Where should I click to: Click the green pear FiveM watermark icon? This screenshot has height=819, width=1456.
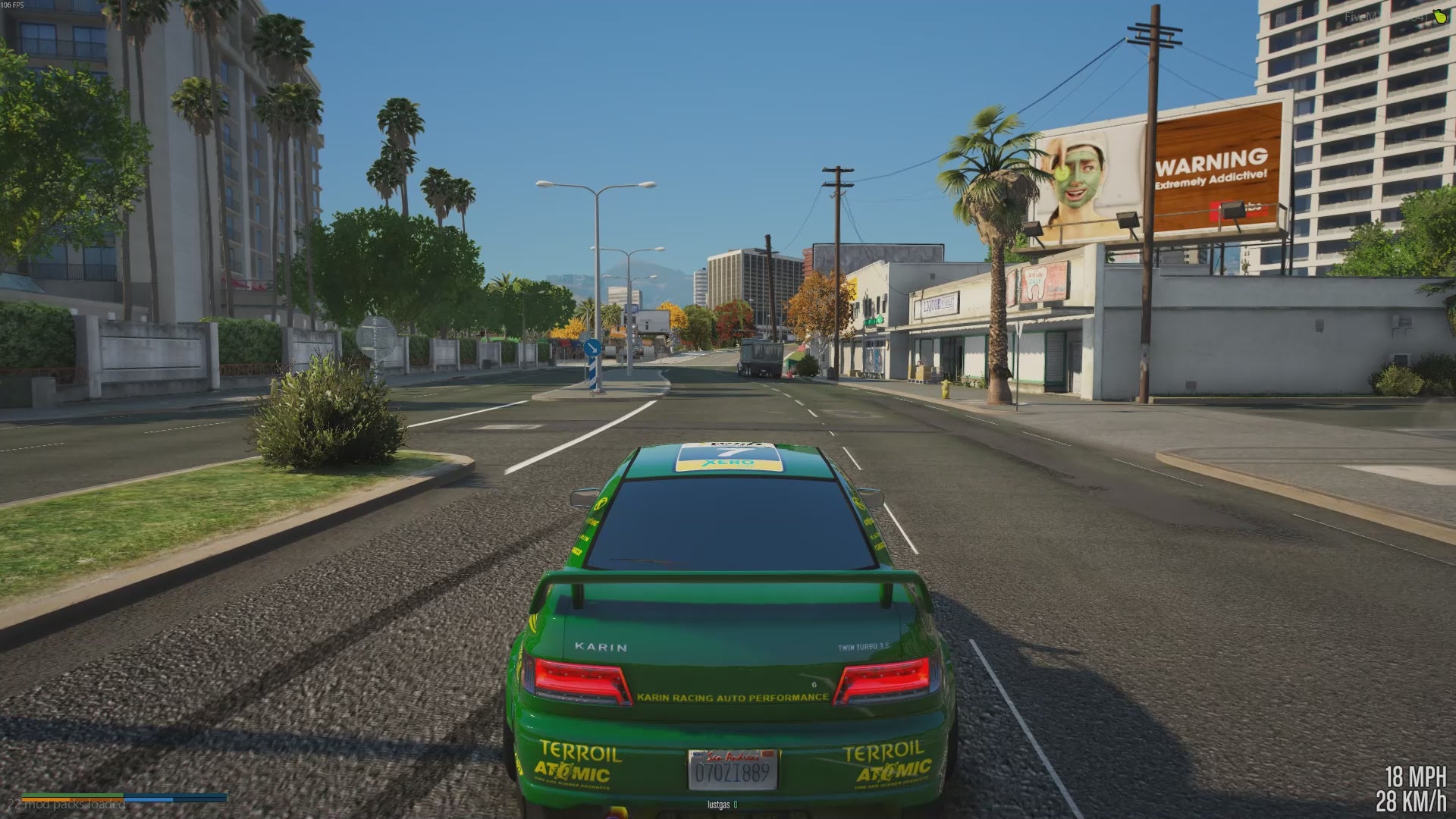1439,17
